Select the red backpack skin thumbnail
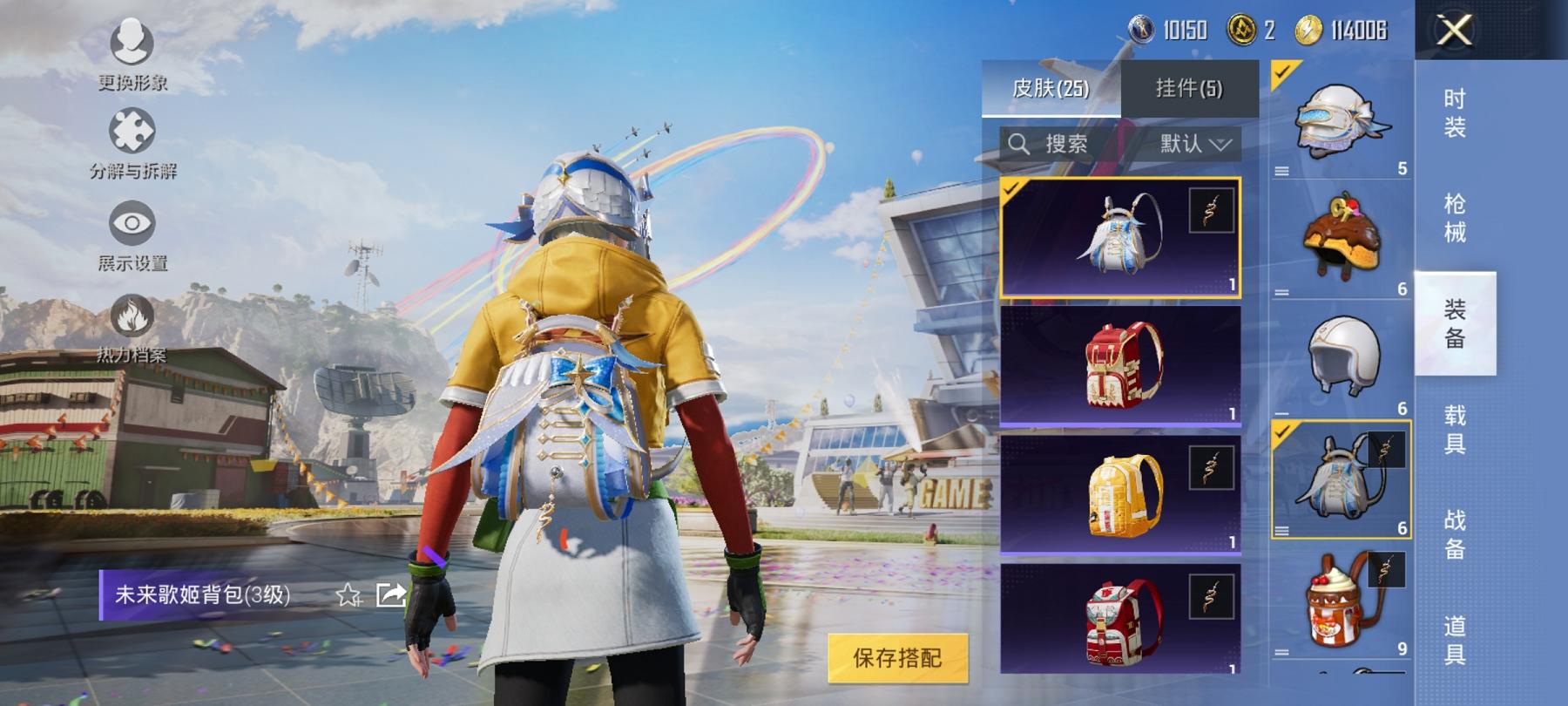The width and height of the screenshot is (1568, 706). 1120,366
